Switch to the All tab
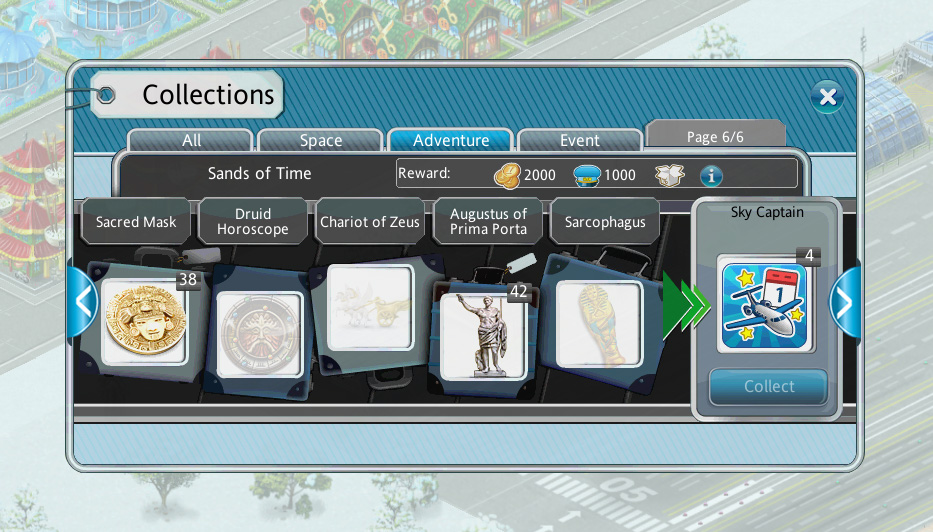 (x=191, y=141)
